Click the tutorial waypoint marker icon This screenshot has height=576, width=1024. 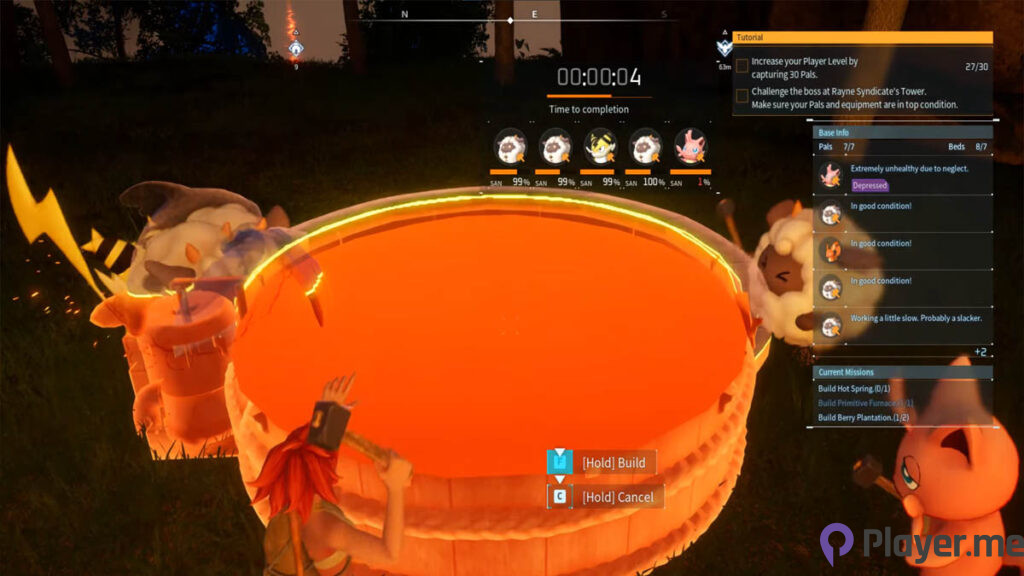click(724, 48)
